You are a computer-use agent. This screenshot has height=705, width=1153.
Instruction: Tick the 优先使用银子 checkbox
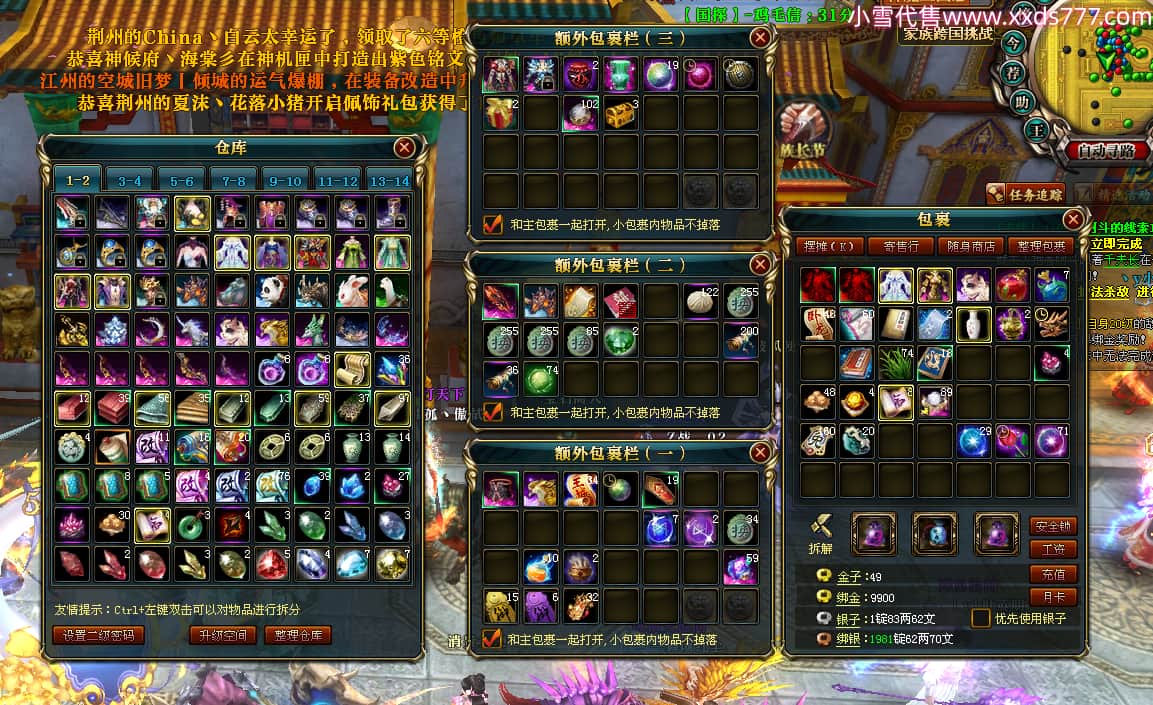[981, 618]
